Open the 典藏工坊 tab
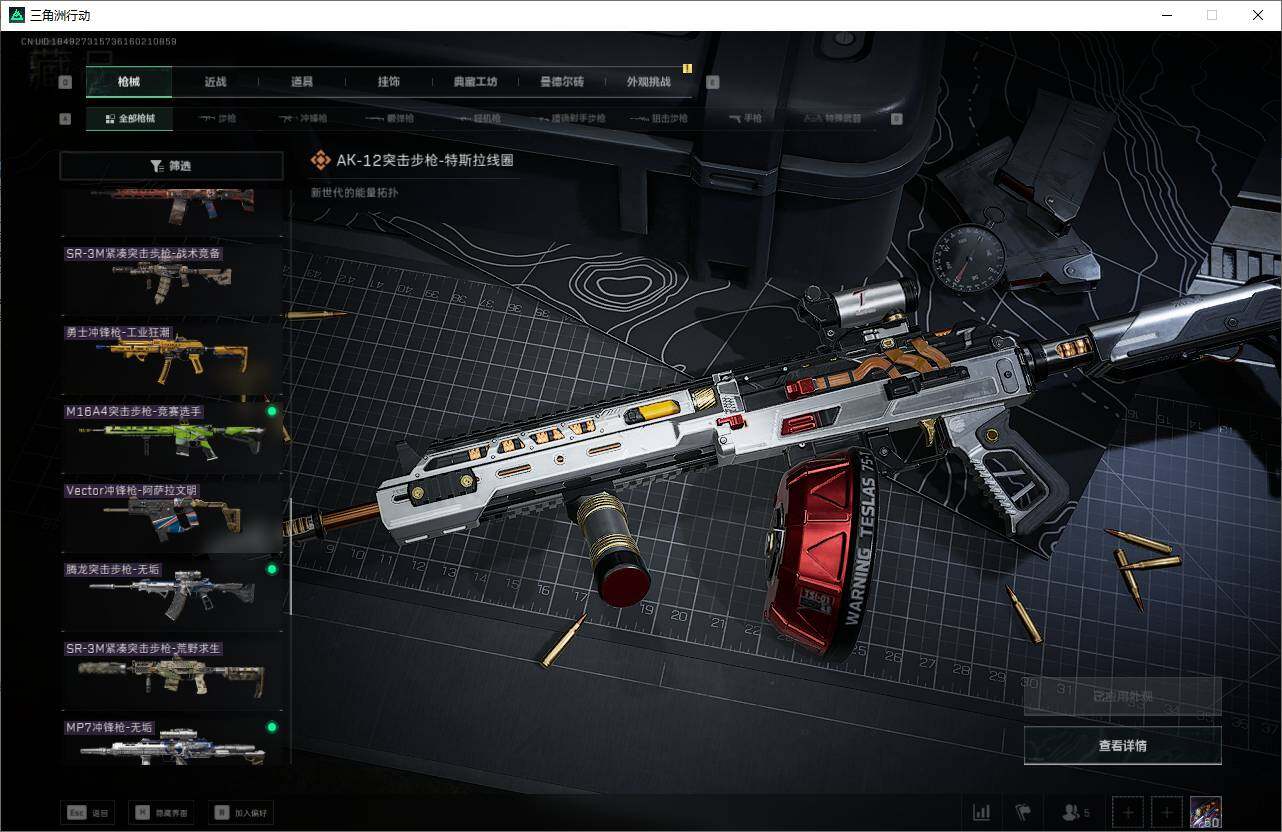Image resolution: width=1282 pixels, height=832 pixels. (x=475, y=82)
